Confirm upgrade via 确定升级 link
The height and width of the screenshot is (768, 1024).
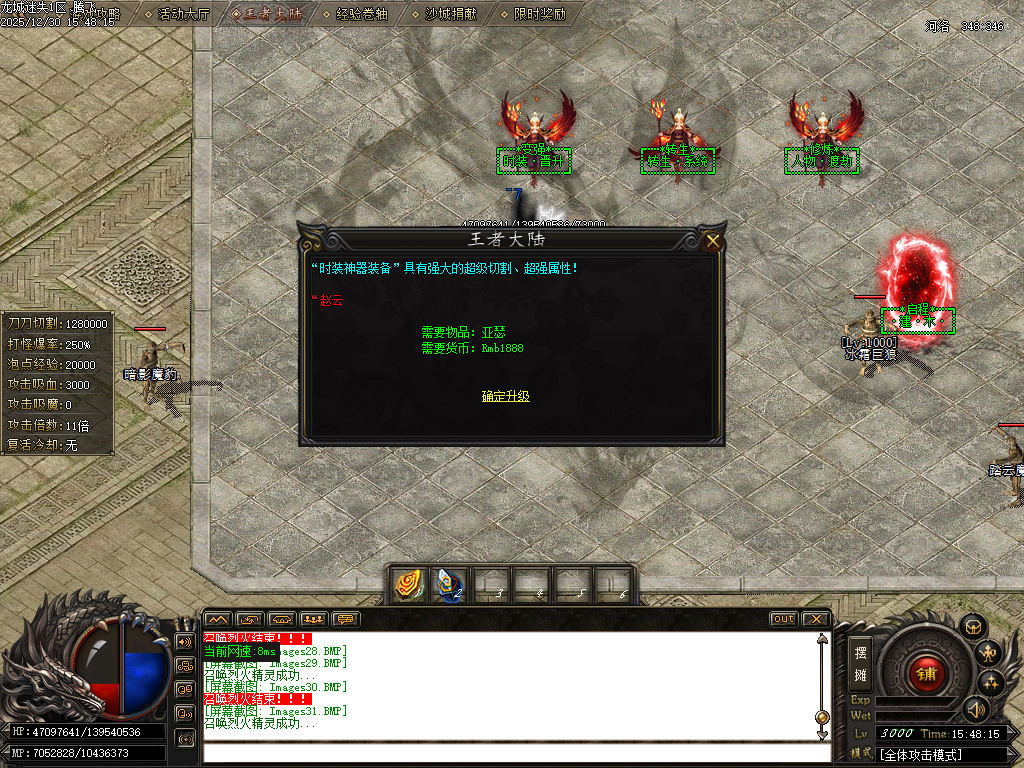505,396
